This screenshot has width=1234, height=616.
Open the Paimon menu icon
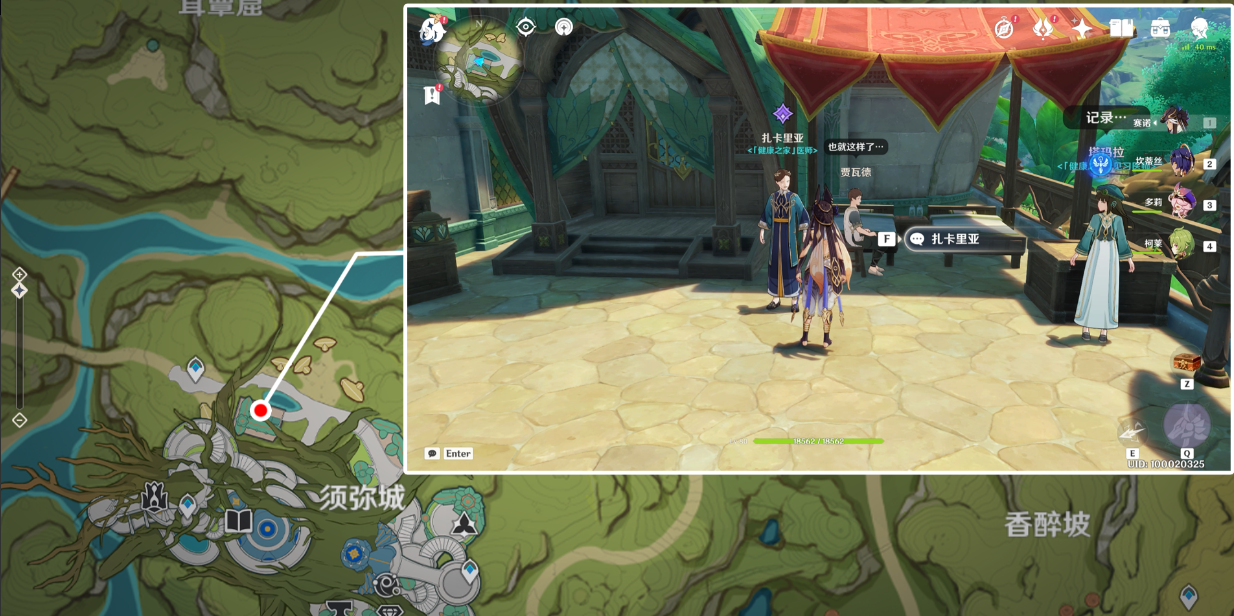[x=432, y=30]
